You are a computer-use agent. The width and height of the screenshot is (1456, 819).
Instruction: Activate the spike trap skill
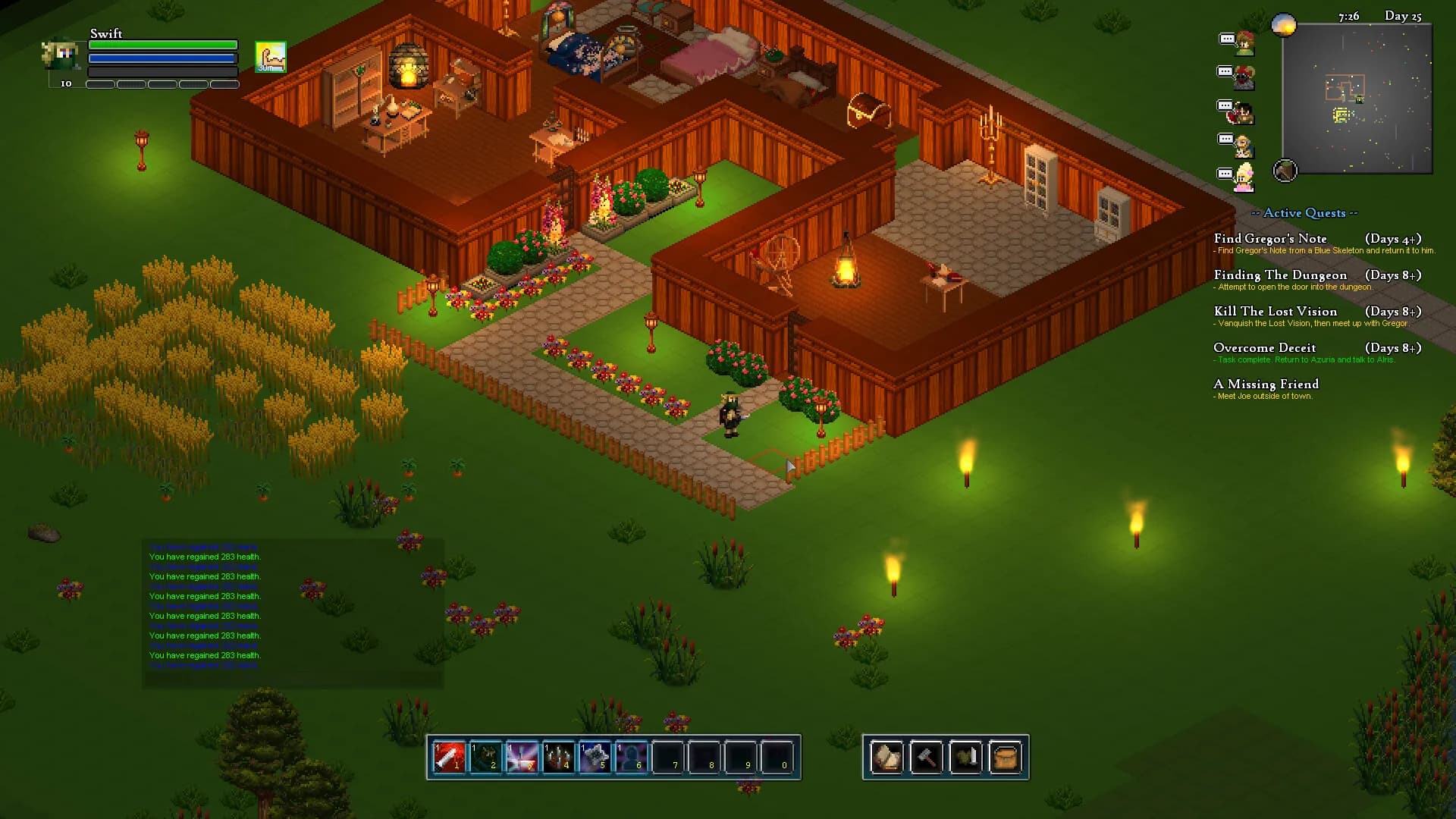click(x=558, y=757)
